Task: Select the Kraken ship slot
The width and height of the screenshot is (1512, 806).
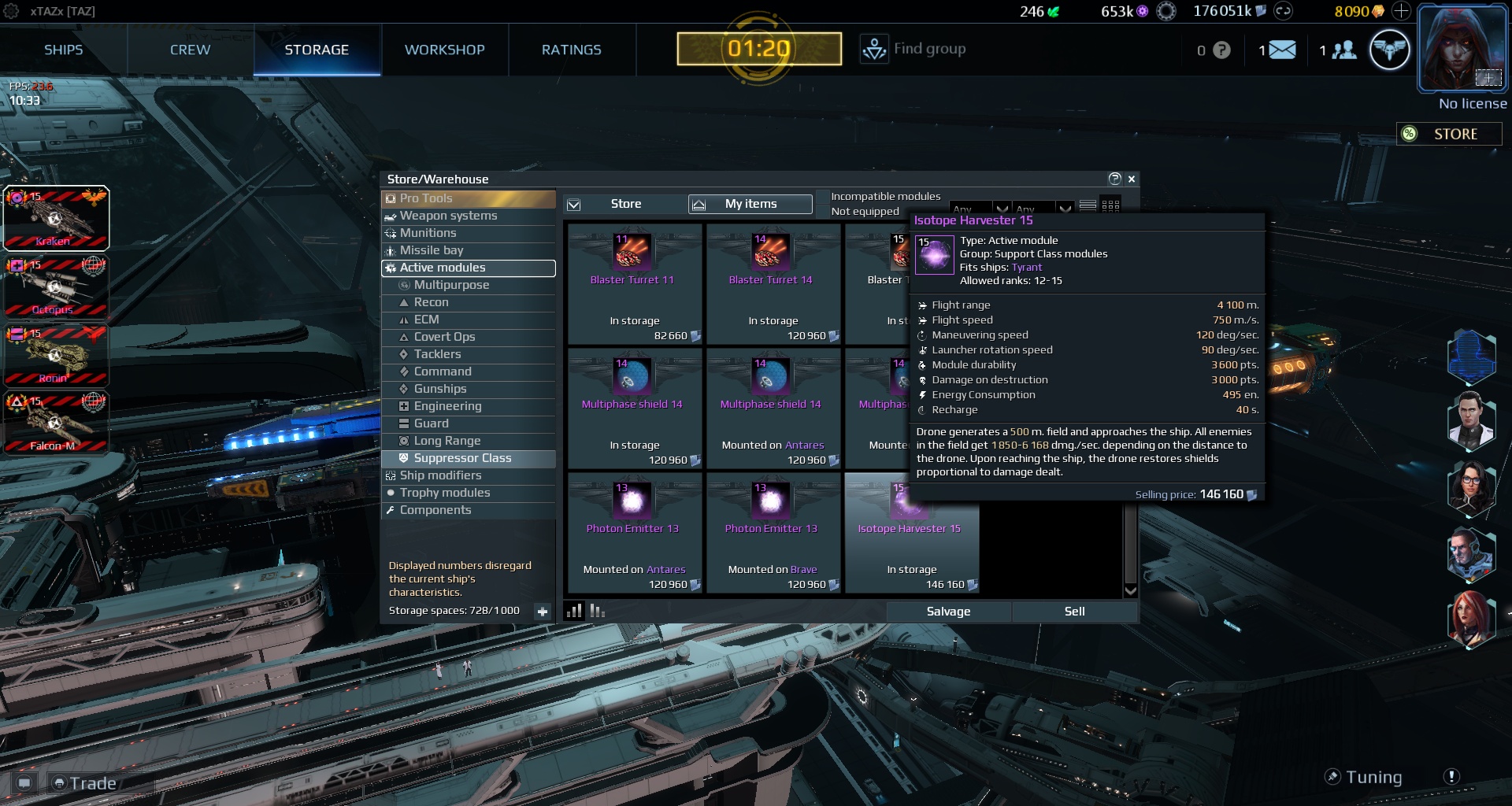Action: point(56,218)
